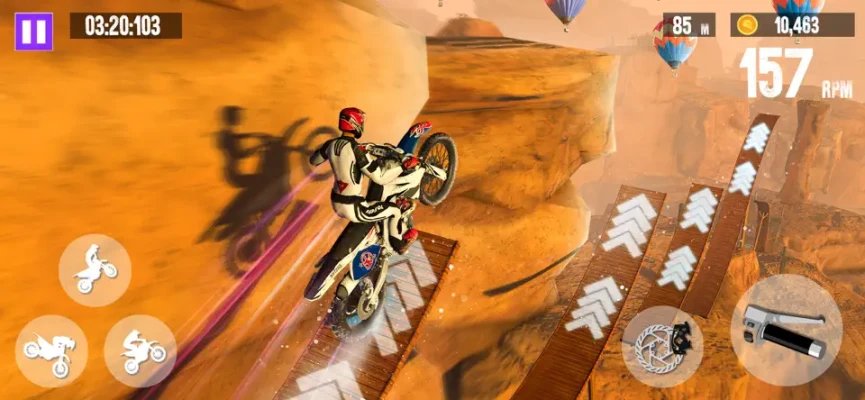Image resolution: width=865 pixels, height=400 pixels.
Task: Perform the standing-rider stunt in the top circle
Action: click(94, 270)
